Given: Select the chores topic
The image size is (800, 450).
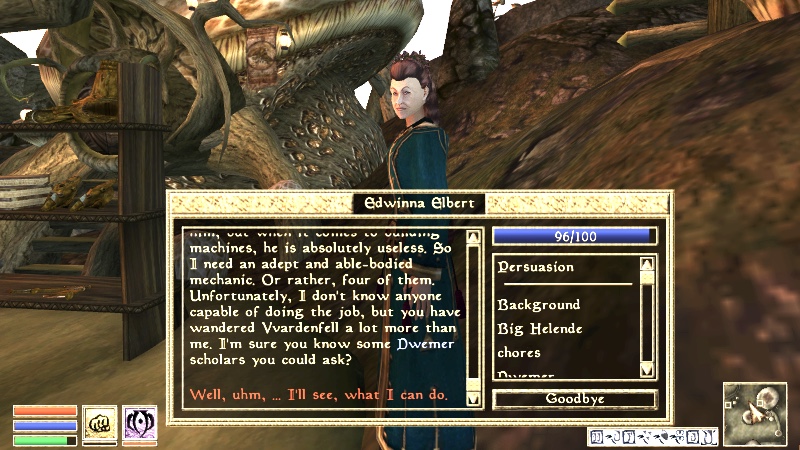Looking at the screenshot, I should [x=519, y=352].
